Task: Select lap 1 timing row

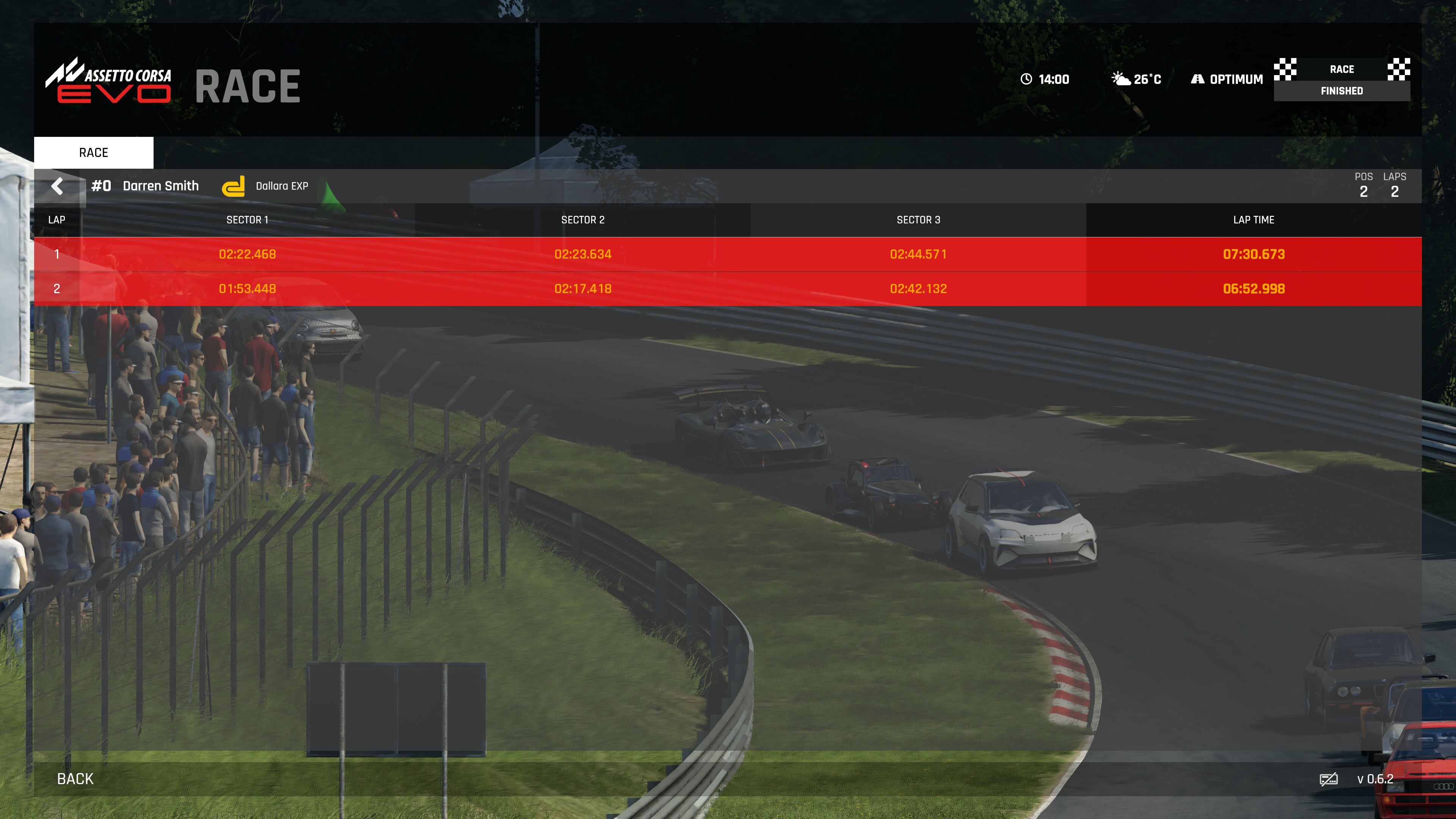Action: tap(728, 254)
